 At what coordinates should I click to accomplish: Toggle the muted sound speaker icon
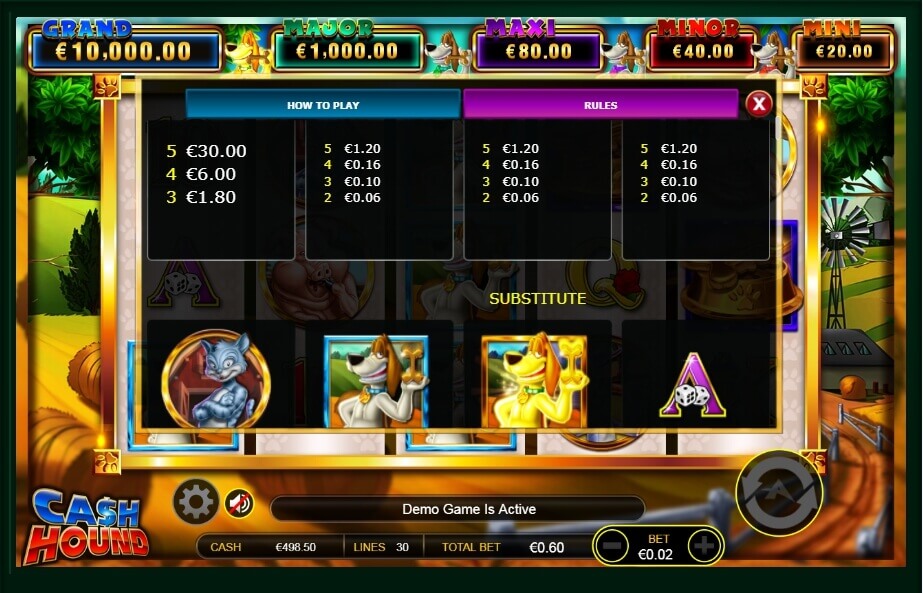pos(238,503)
